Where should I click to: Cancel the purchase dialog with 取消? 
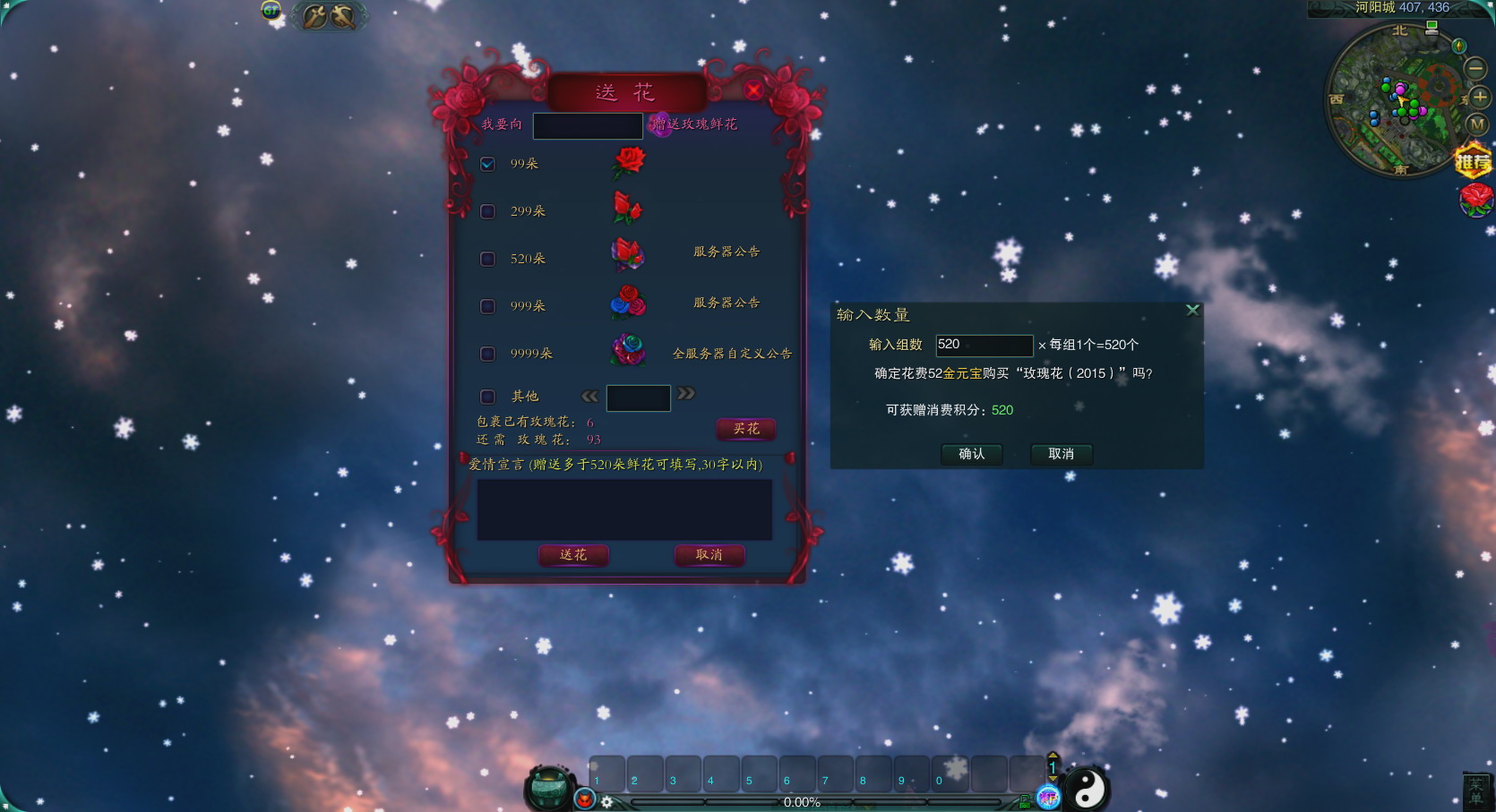[x=1061, y=454]
